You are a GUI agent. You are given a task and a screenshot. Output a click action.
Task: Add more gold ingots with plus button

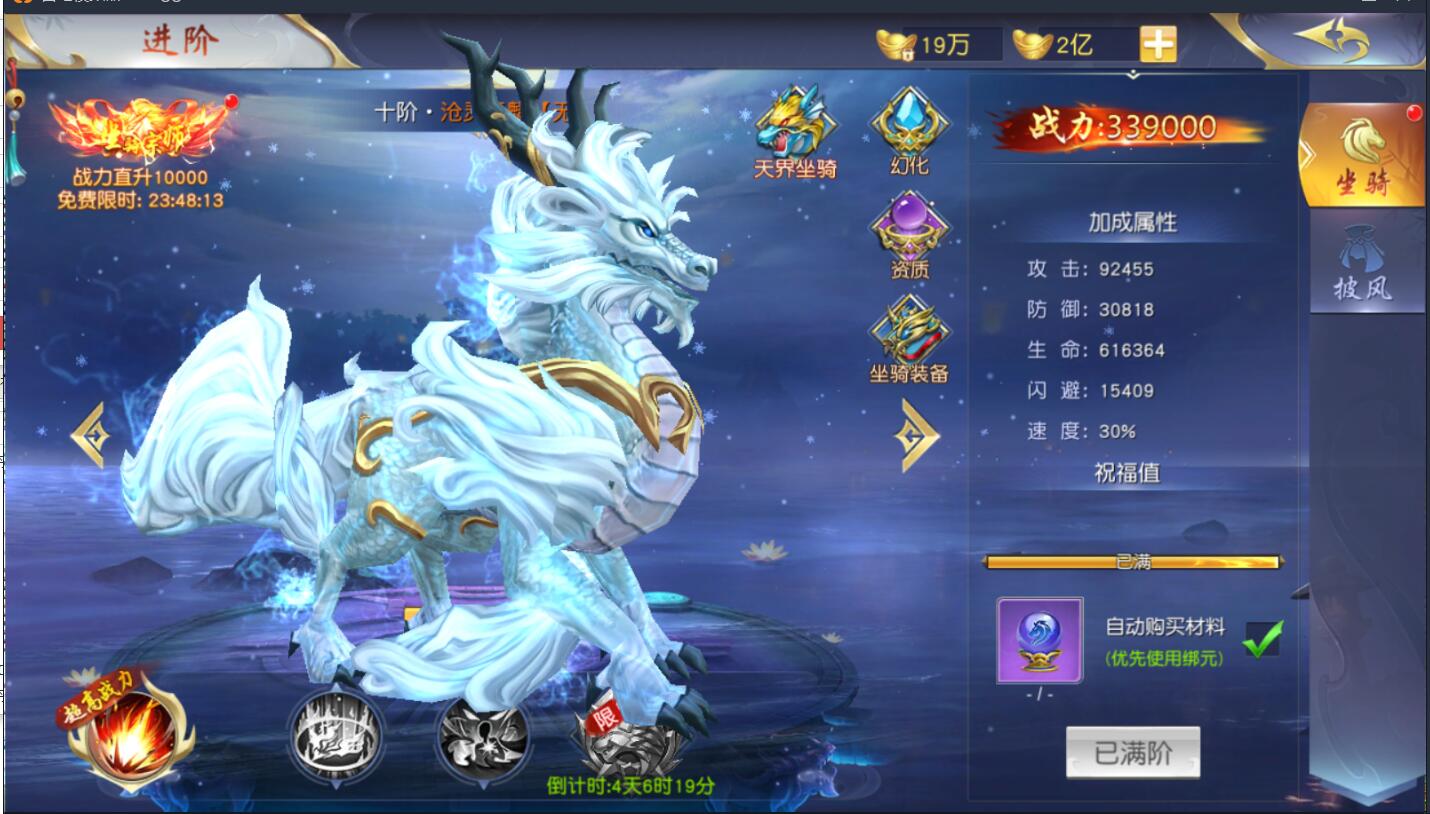[x=1157, y=44]
